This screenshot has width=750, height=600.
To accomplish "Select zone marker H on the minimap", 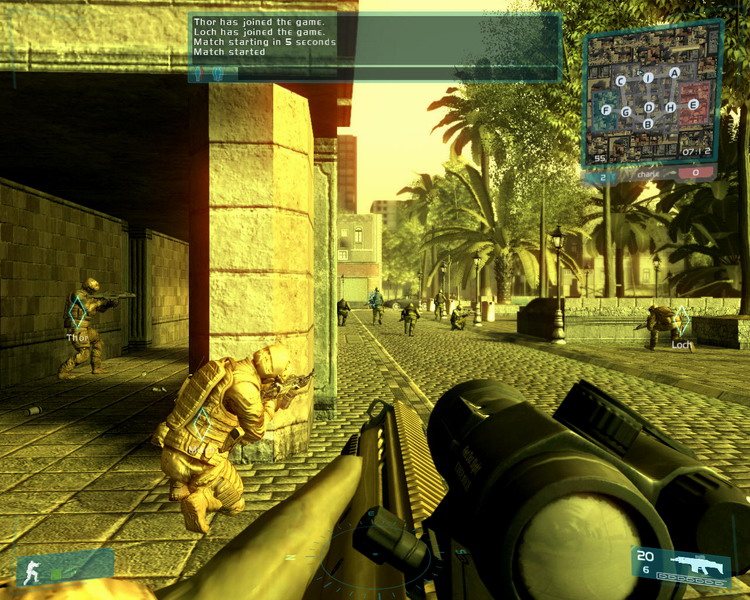I will pos(671,106).
